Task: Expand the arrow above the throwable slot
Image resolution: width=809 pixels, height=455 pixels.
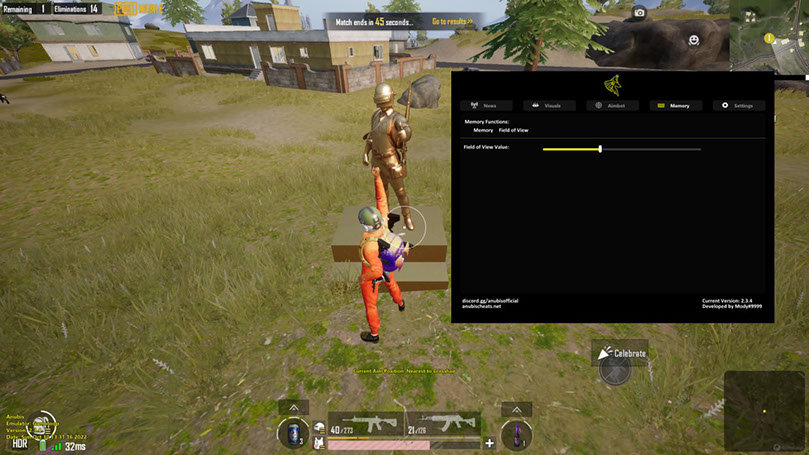Action: [516, 409]
